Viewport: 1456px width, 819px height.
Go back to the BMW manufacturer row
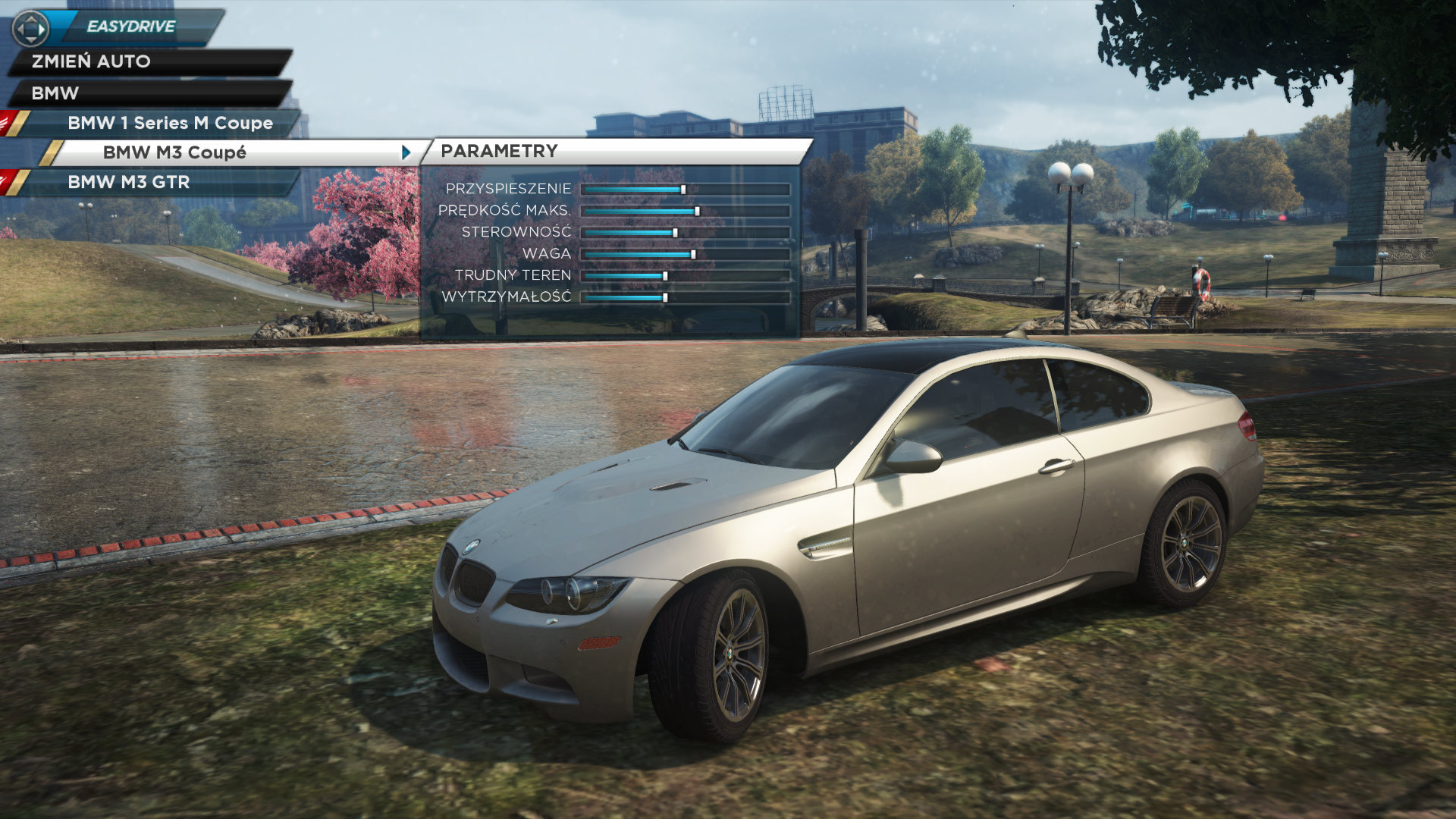click(x=55, y=93)
